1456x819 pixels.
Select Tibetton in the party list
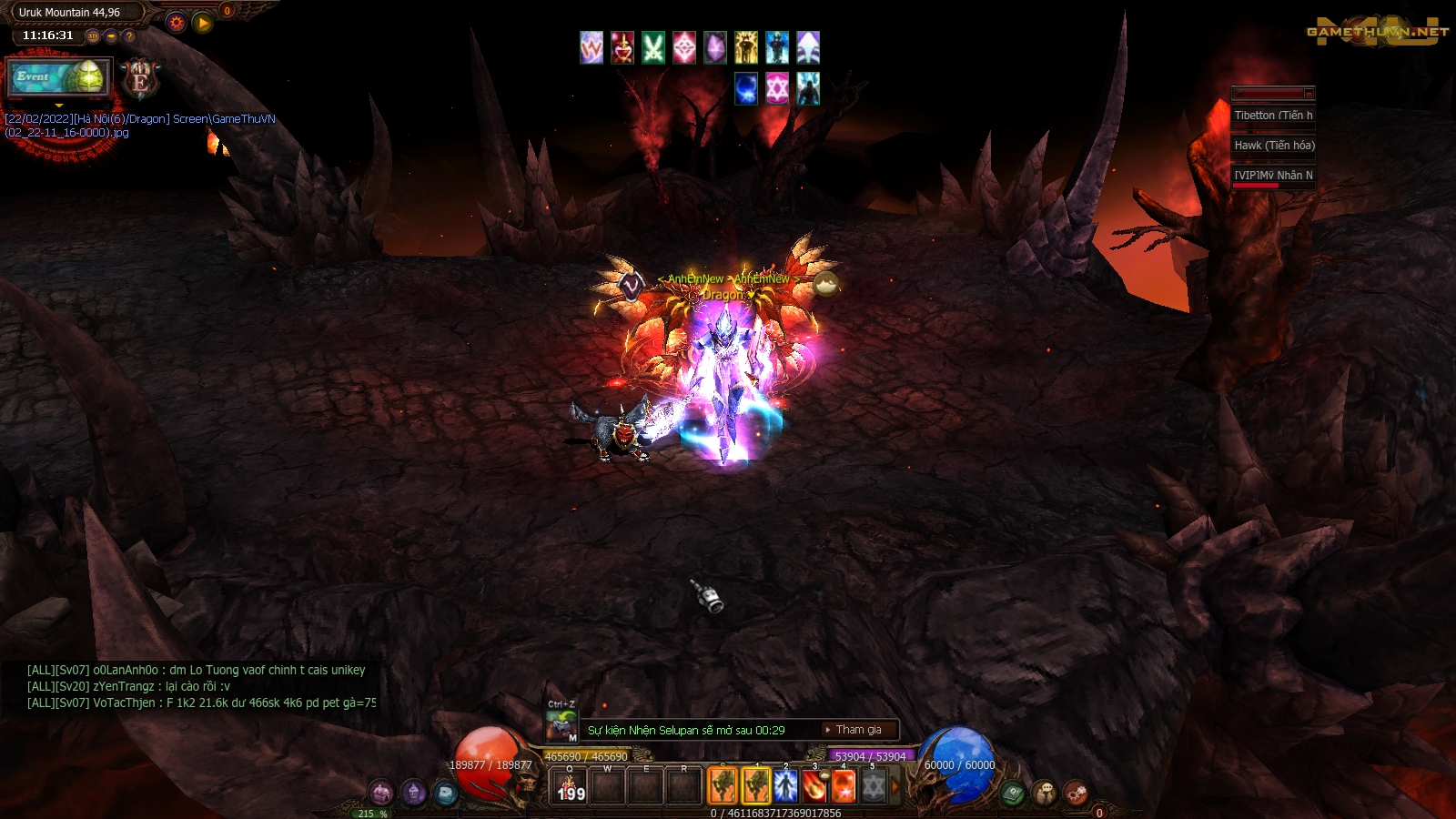click(x=1272, y=116)
